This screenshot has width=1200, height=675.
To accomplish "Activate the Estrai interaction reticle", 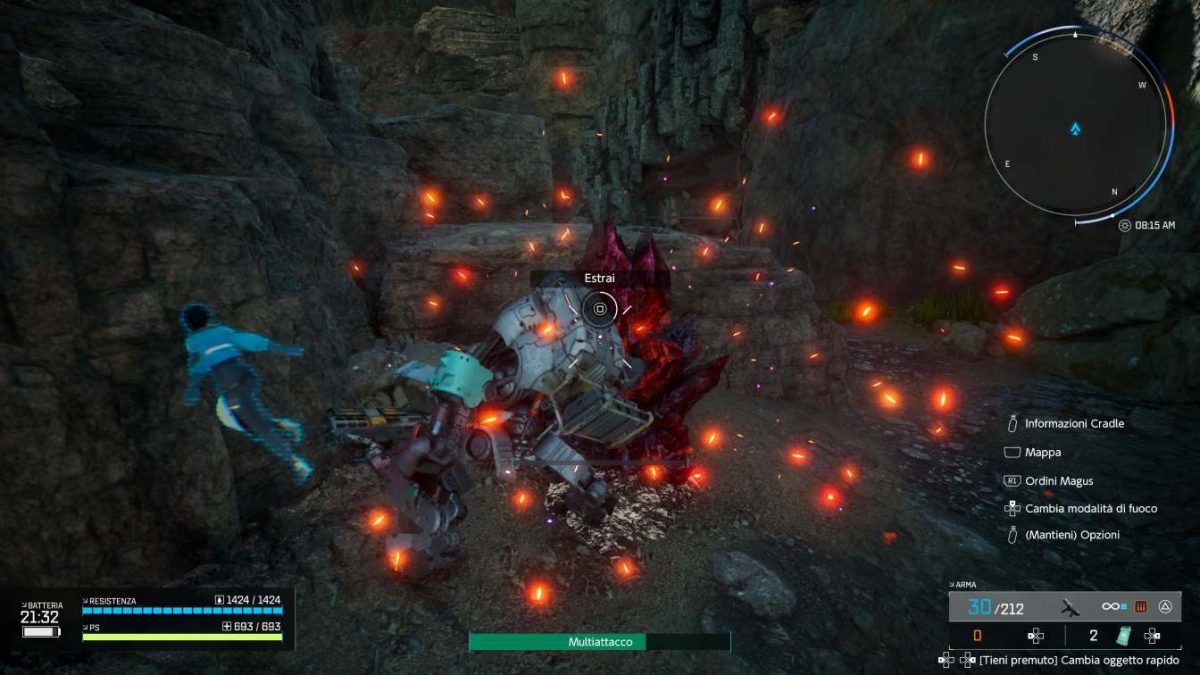I will click(x=600, y=309).
